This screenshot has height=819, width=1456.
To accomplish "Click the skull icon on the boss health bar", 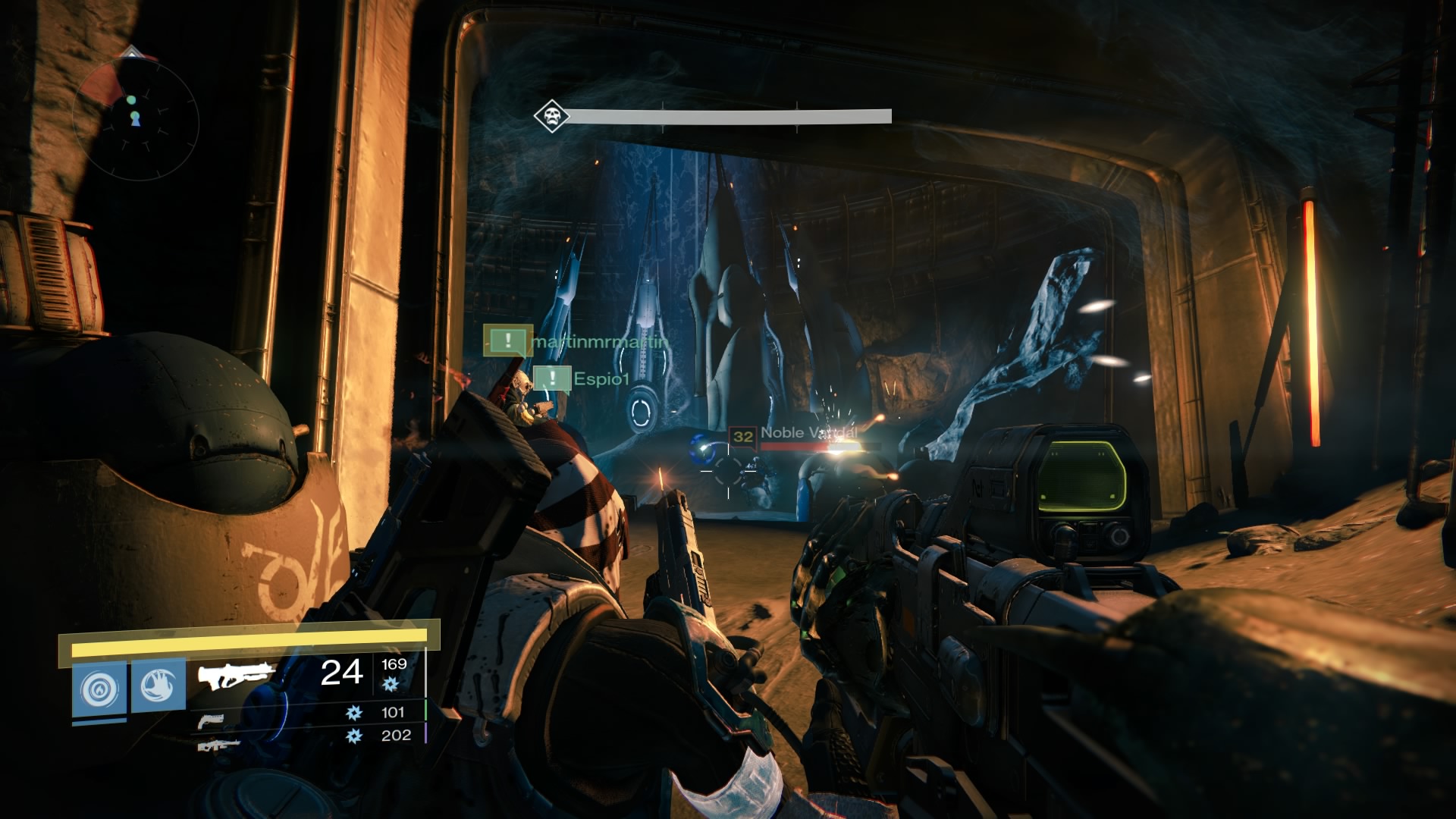I will point(551,115).
